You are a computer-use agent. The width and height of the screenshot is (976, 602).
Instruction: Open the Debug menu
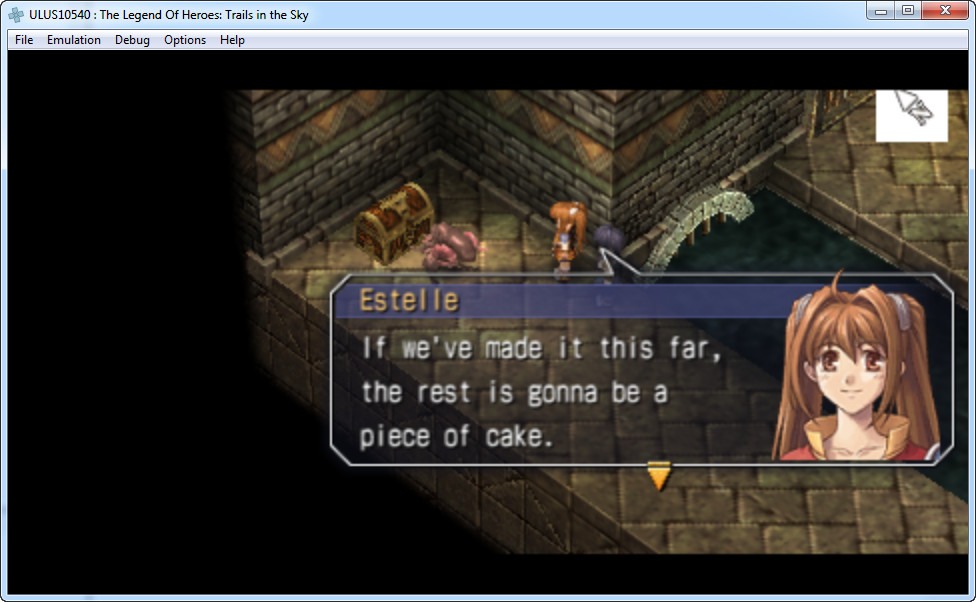tap(132, 40)
